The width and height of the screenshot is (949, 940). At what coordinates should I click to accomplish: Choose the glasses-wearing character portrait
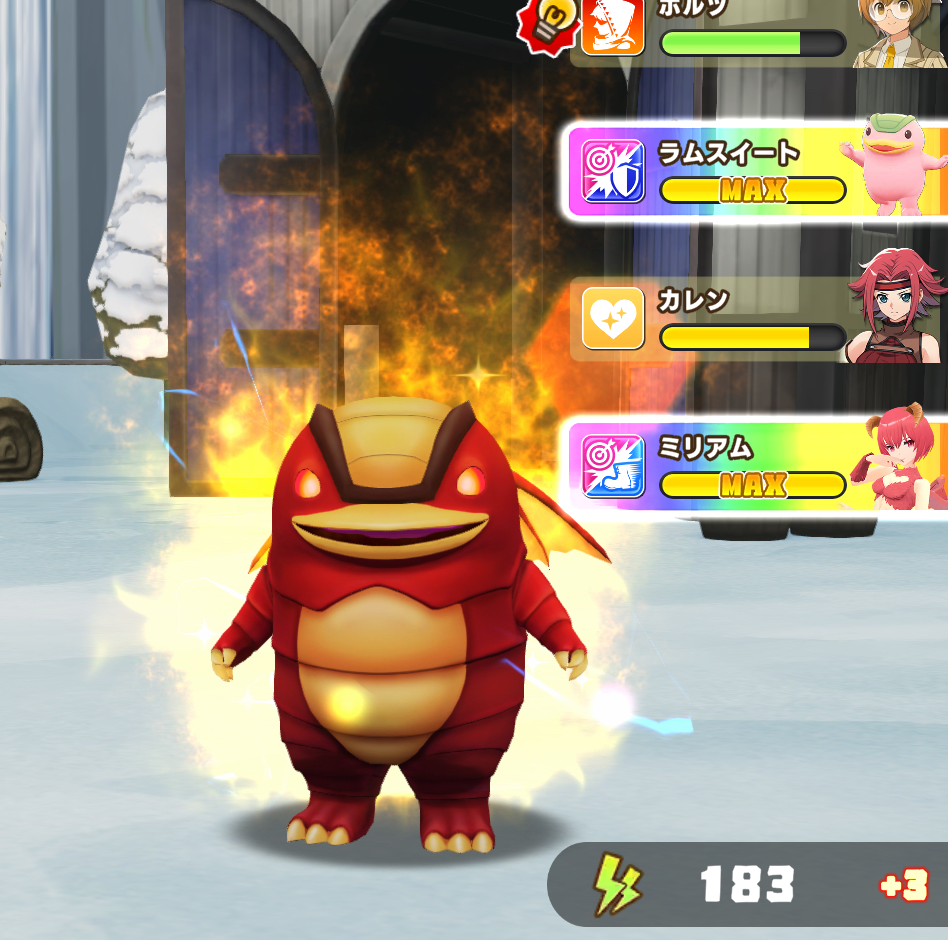click(897, 32)
